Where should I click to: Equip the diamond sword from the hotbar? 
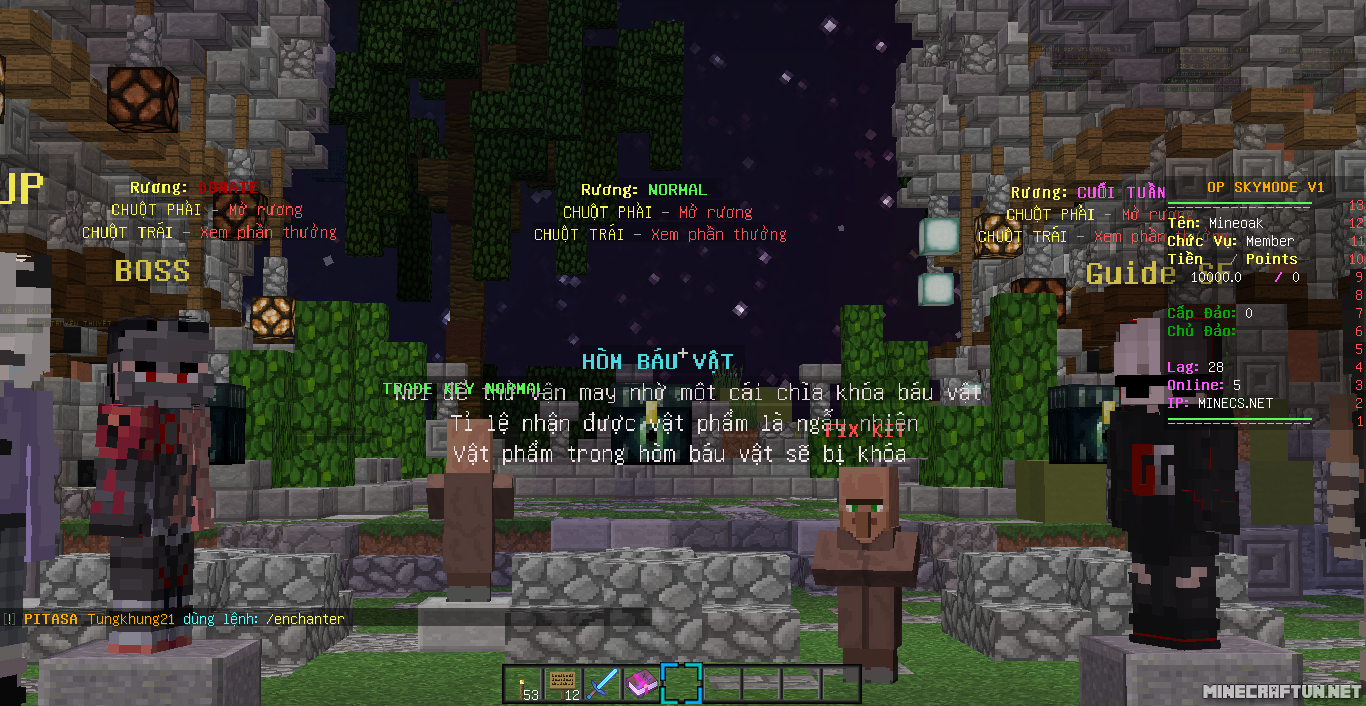pyautogui.click(x=602, y=684)
